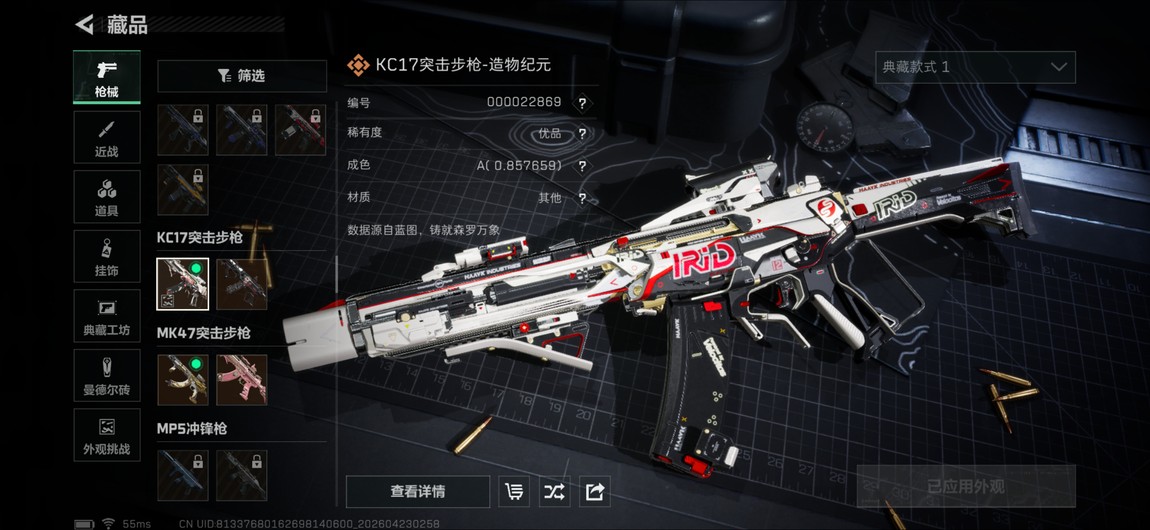The image size is (1150, 530).
Task: Switch to the 挂饰 charms tab
Action: pos(107,257)
